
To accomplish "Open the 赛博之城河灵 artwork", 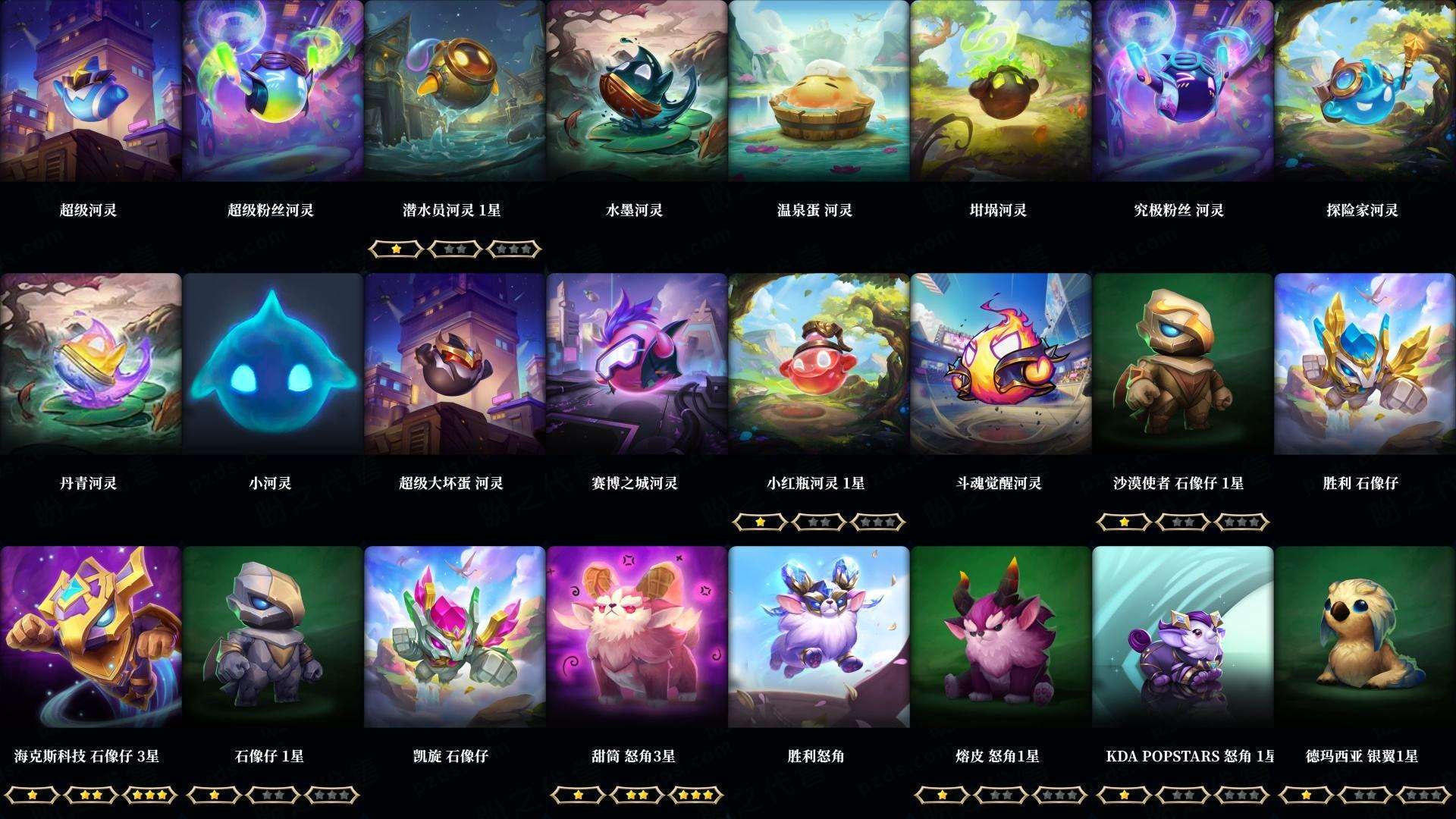I will coord(633,368).
